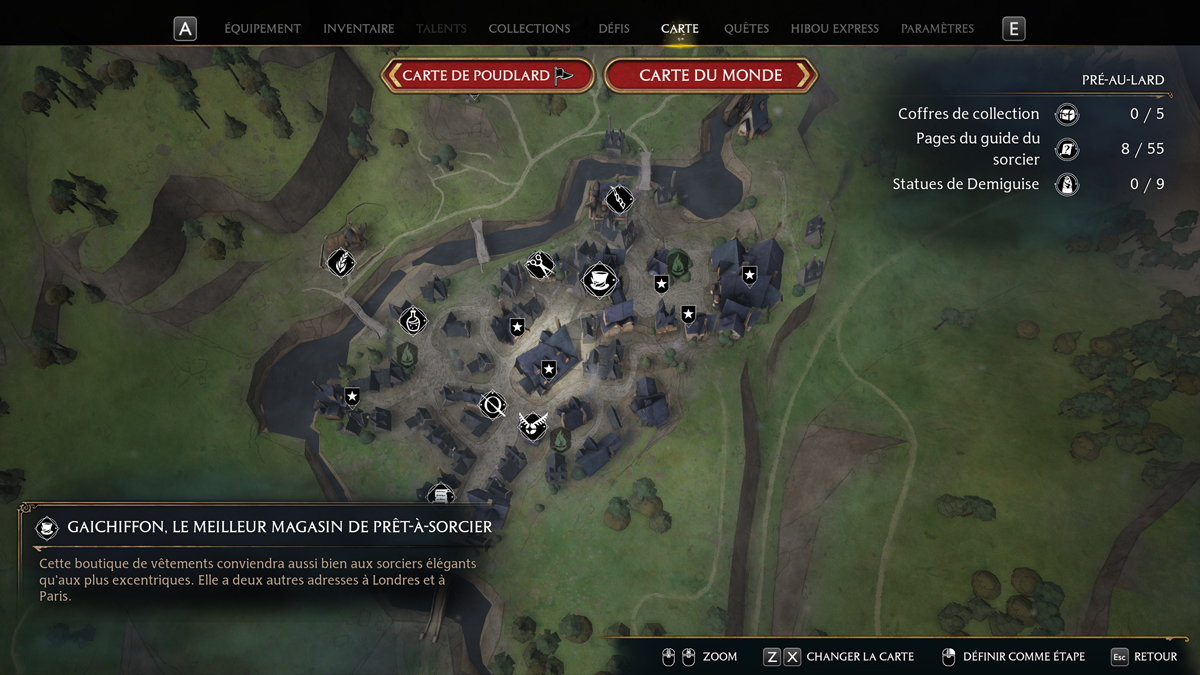
Task: Select the wand shop marker
Action: click(x=619, y=199)
